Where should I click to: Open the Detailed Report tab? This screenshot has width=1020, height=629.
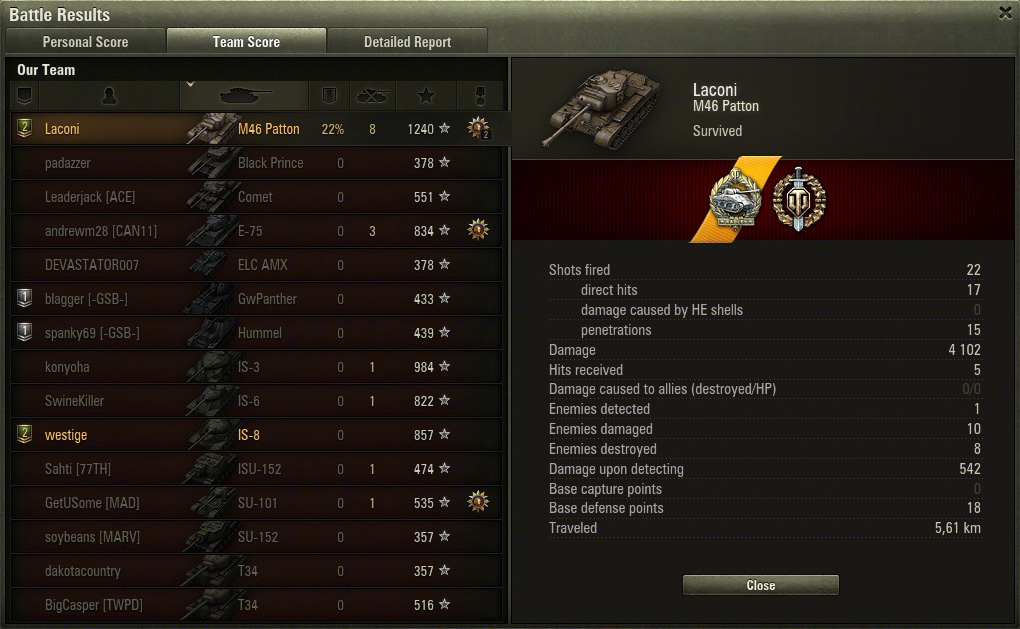[x=407, y=42]
